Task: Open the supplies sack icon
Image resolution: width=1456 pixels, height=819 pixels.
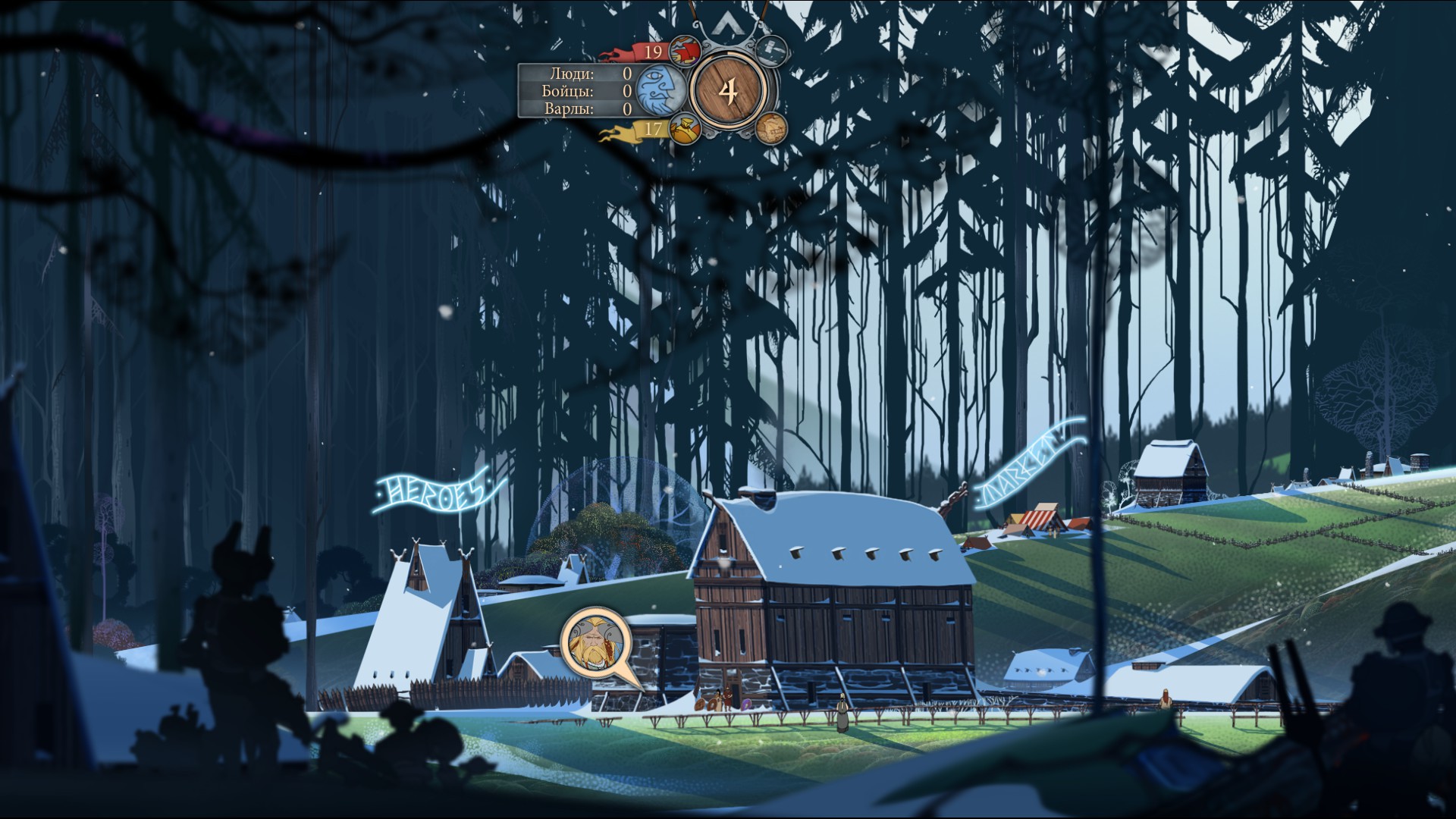Action: pos(685,129)
